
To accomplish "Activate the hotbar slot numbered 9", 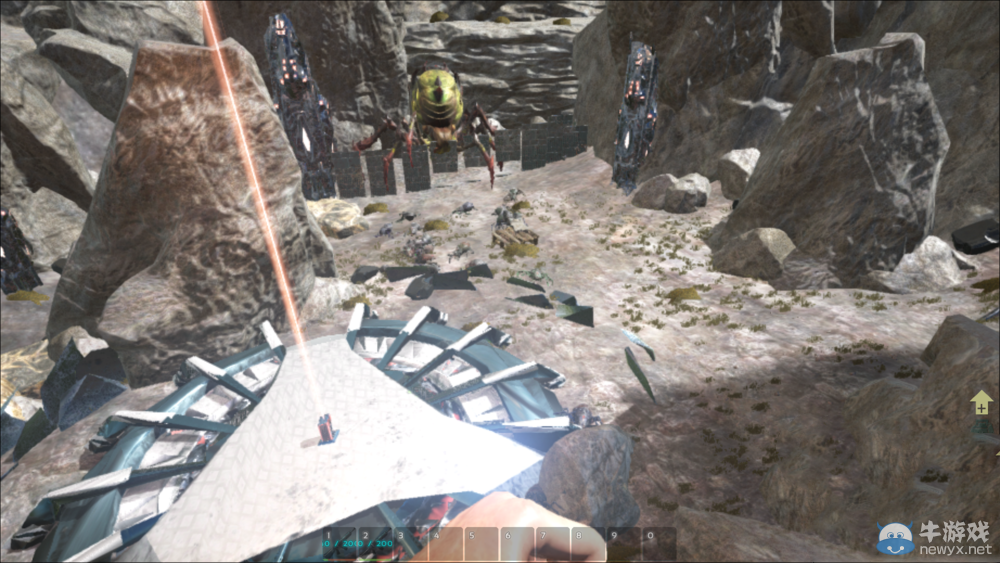I will coord(624,544).
